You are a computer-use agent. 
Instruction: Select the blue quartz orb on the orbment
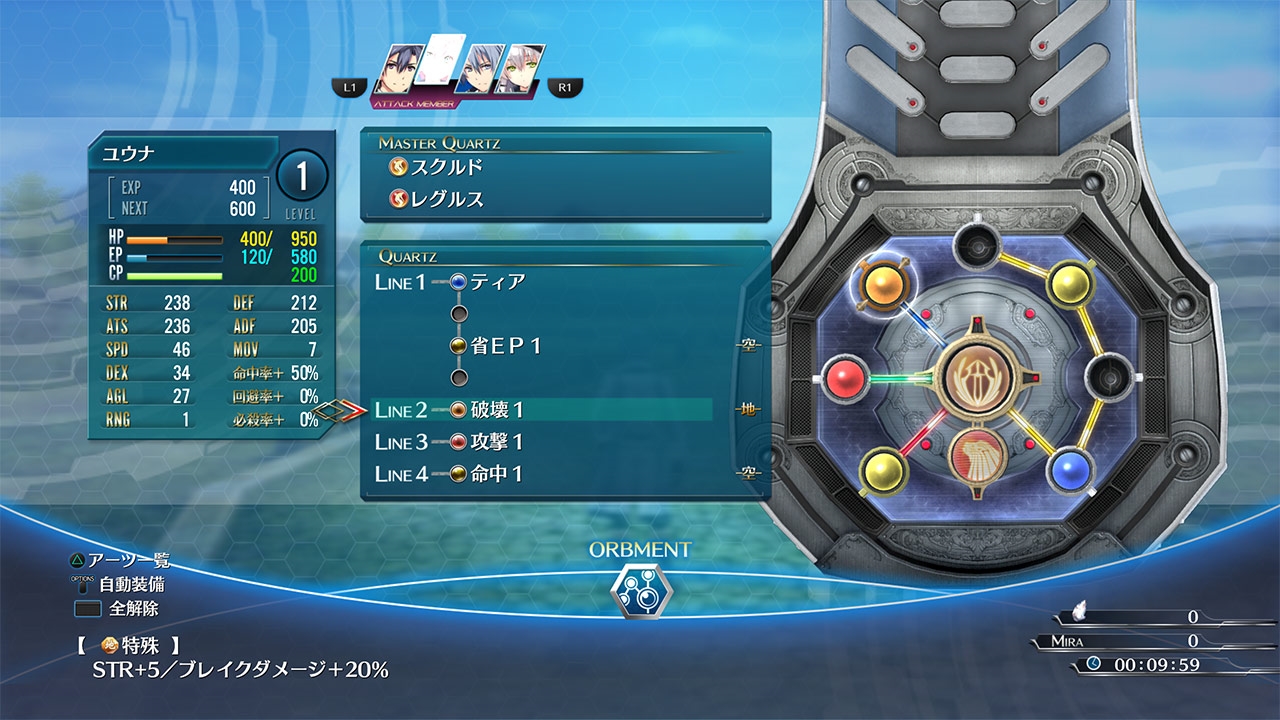[x=1069, y=469]
